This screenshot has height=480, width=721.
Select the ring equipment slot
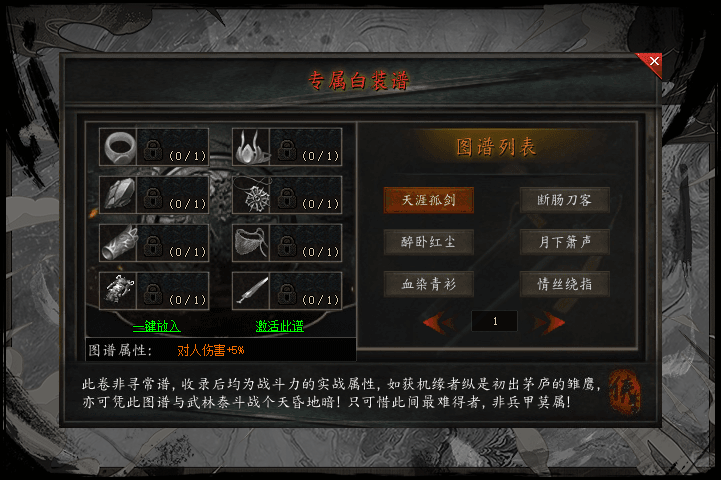[x=119, y=147]
